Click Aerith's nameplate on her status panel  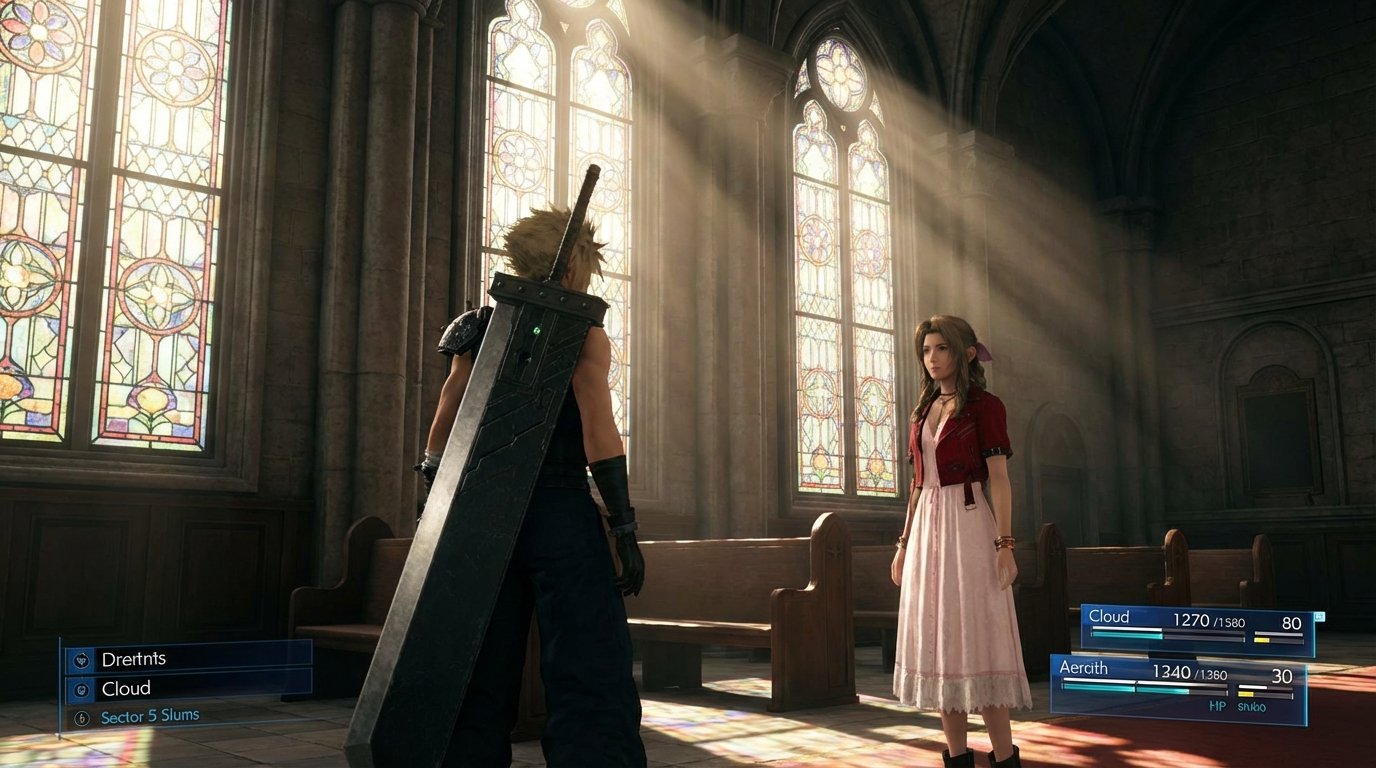[1084, 668]
